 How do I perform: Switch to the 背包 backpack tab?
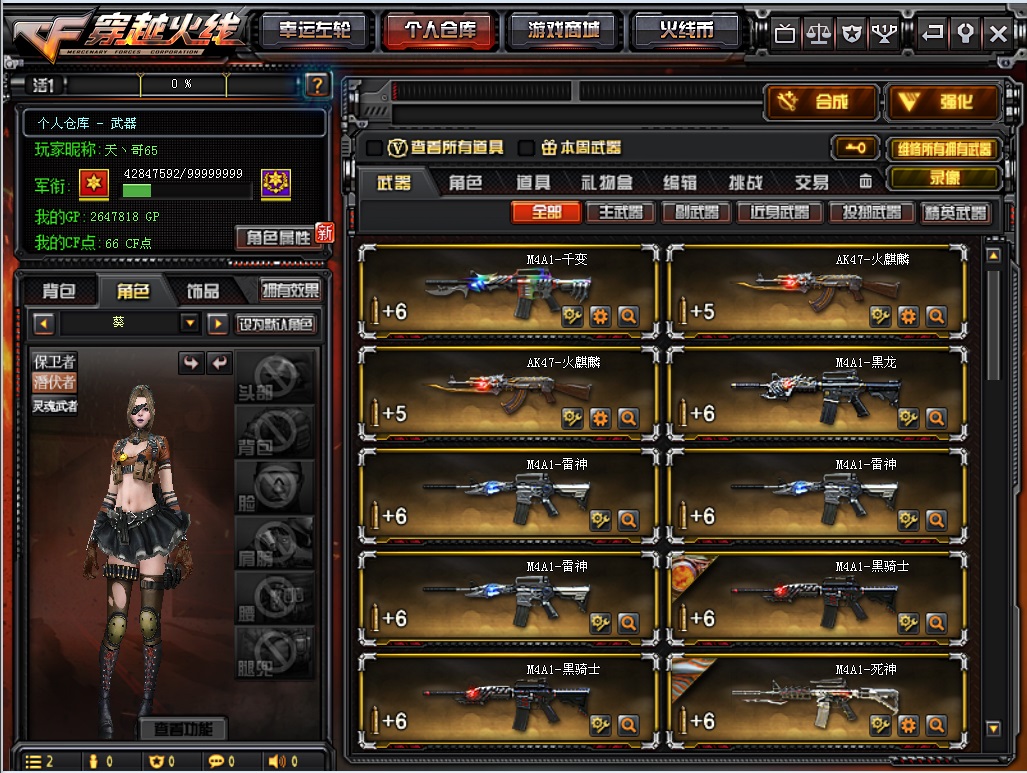tap(59, 291)
